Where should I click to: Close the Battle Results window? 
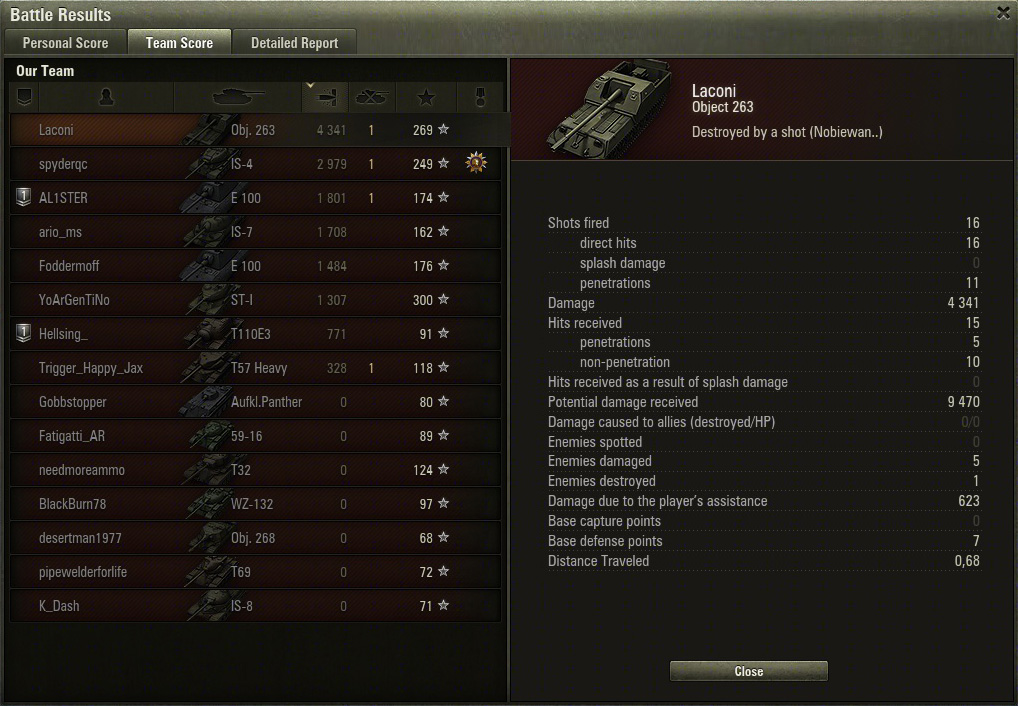coord(1003,13)
